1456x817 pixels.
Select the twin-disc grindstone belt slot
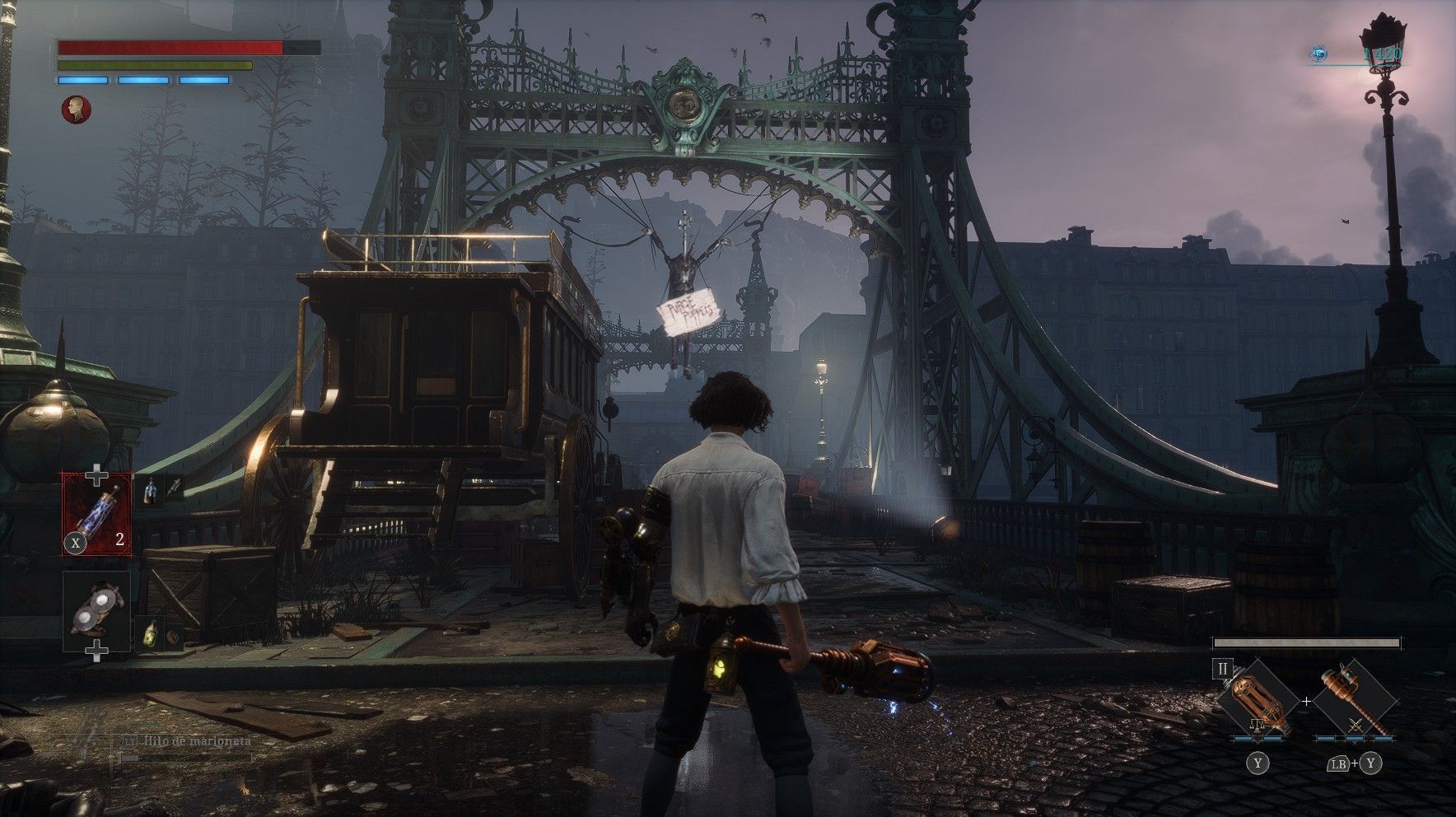pos(97,611)
